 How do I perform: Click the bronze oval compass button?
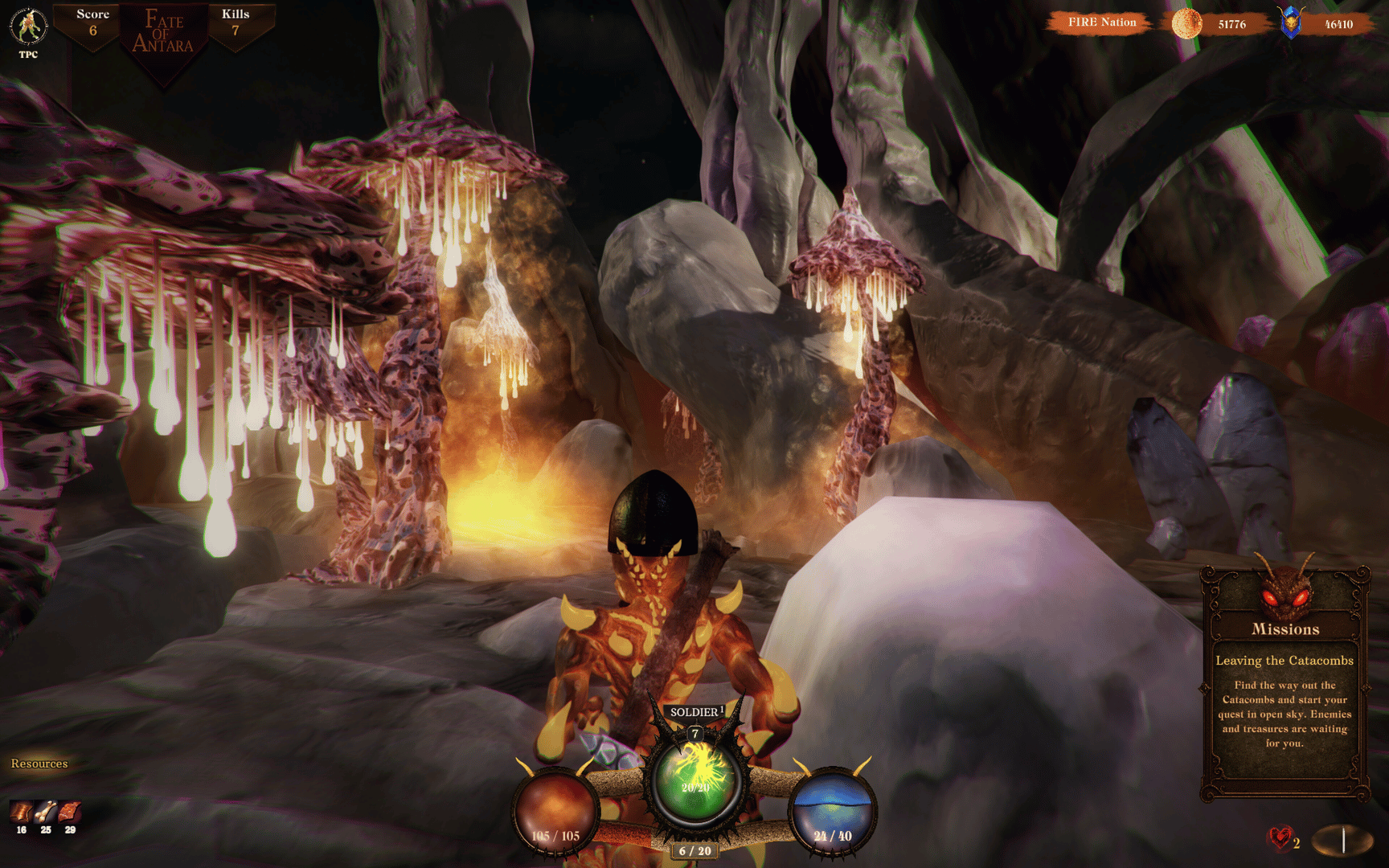point(1342,841)
